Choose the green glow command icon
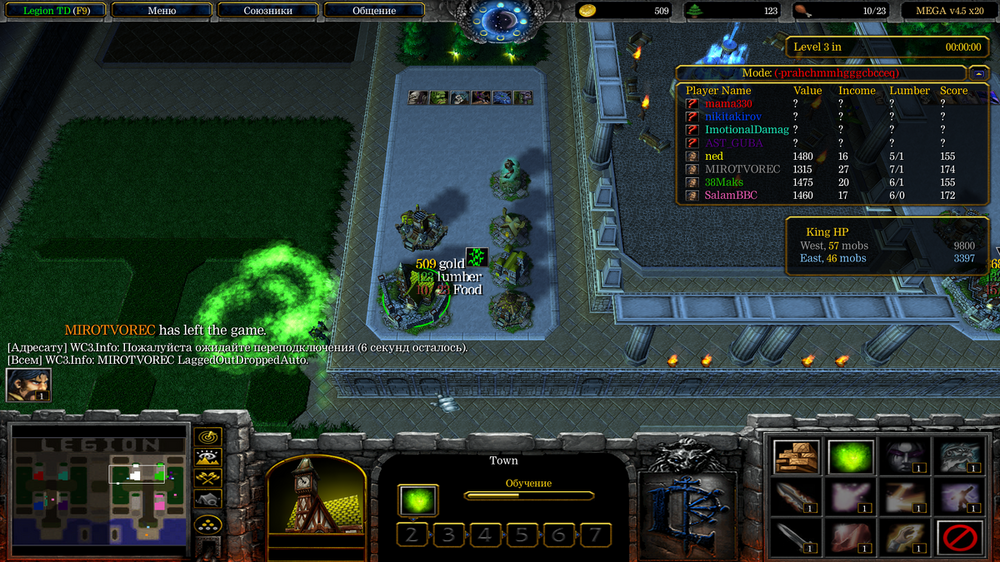Screen dimensions: 1000x562 click(x=851, y=457)
